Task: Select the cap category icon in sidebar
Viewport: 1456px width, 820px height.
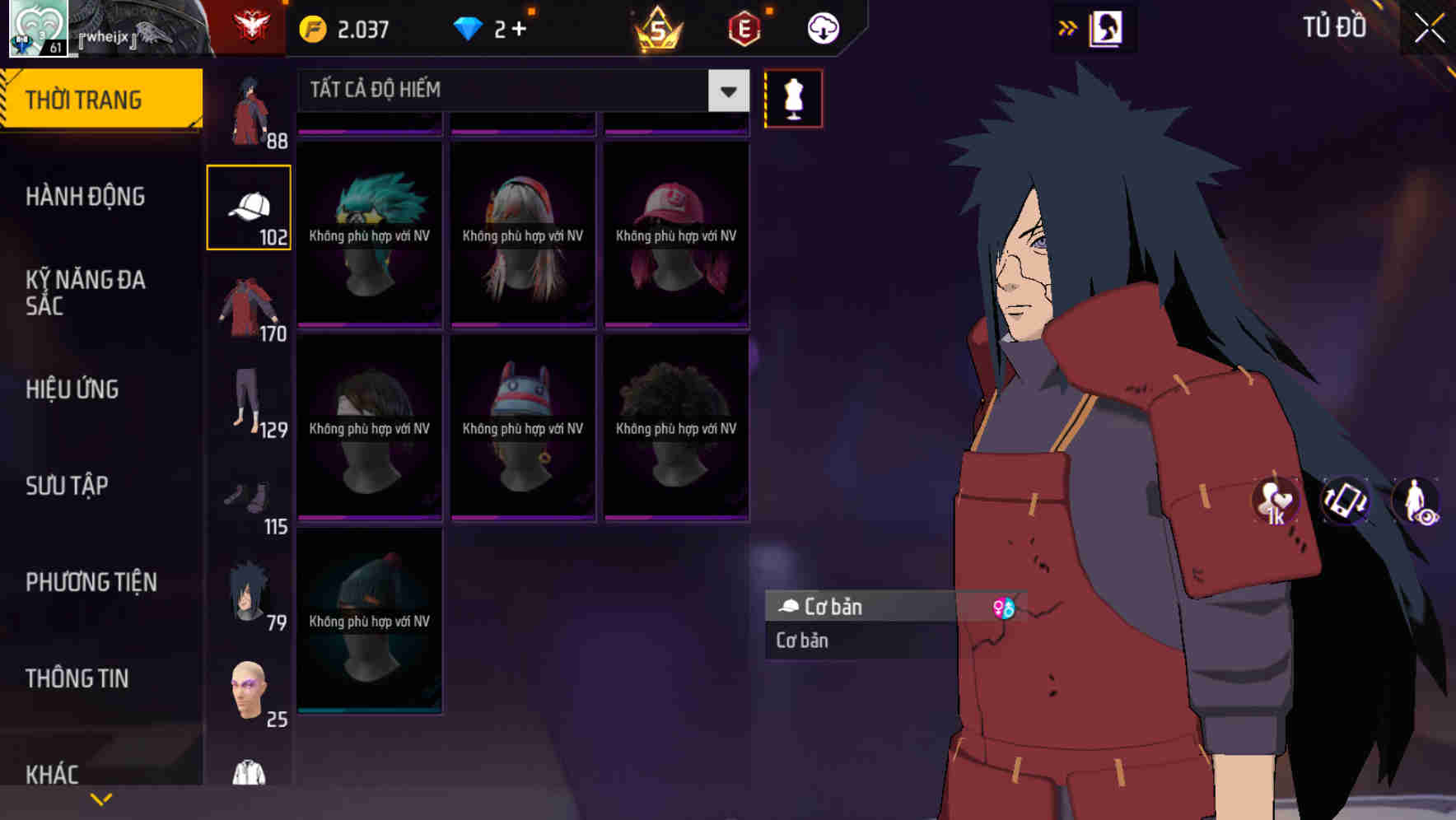Action: (249, 206)
